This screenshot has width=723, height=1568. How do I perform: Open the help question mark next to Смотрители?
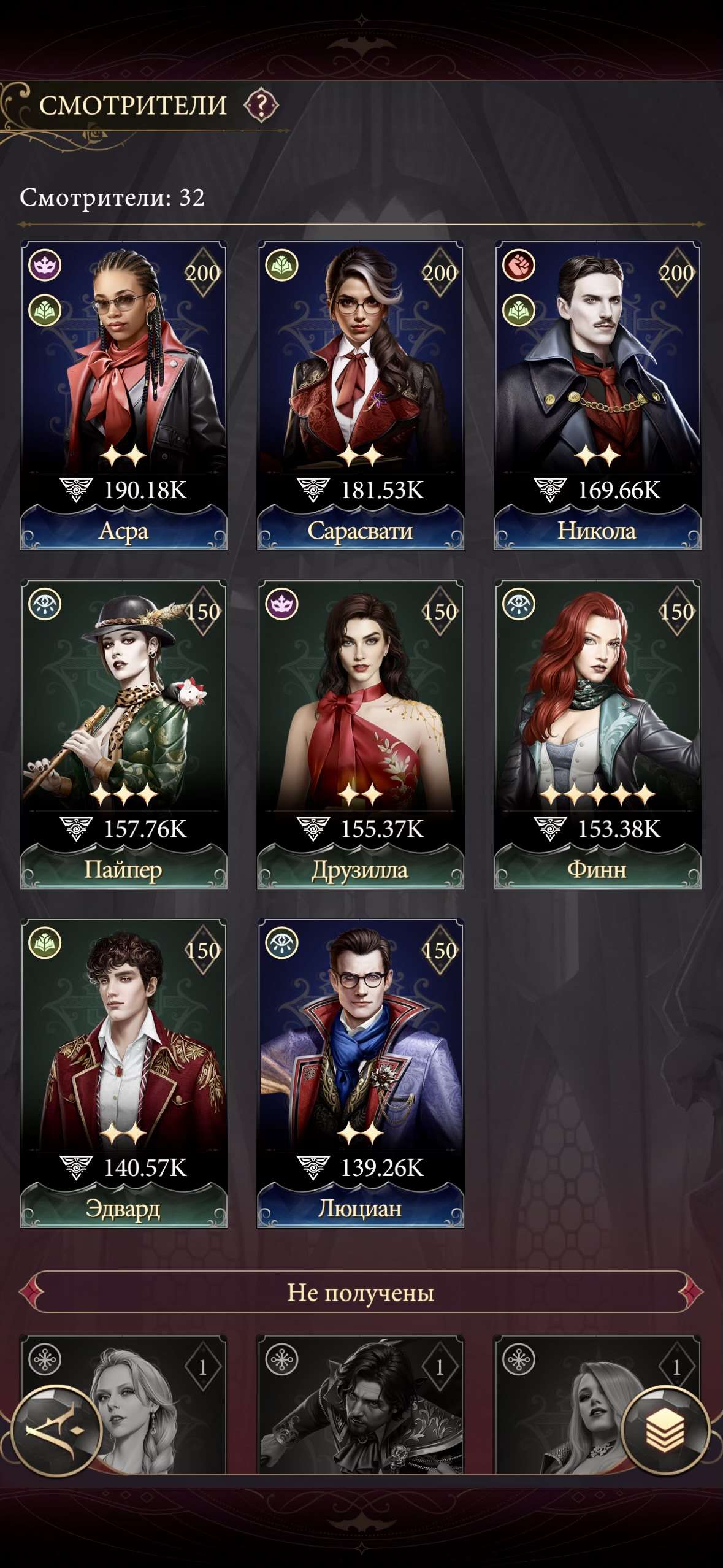(261, 106)
